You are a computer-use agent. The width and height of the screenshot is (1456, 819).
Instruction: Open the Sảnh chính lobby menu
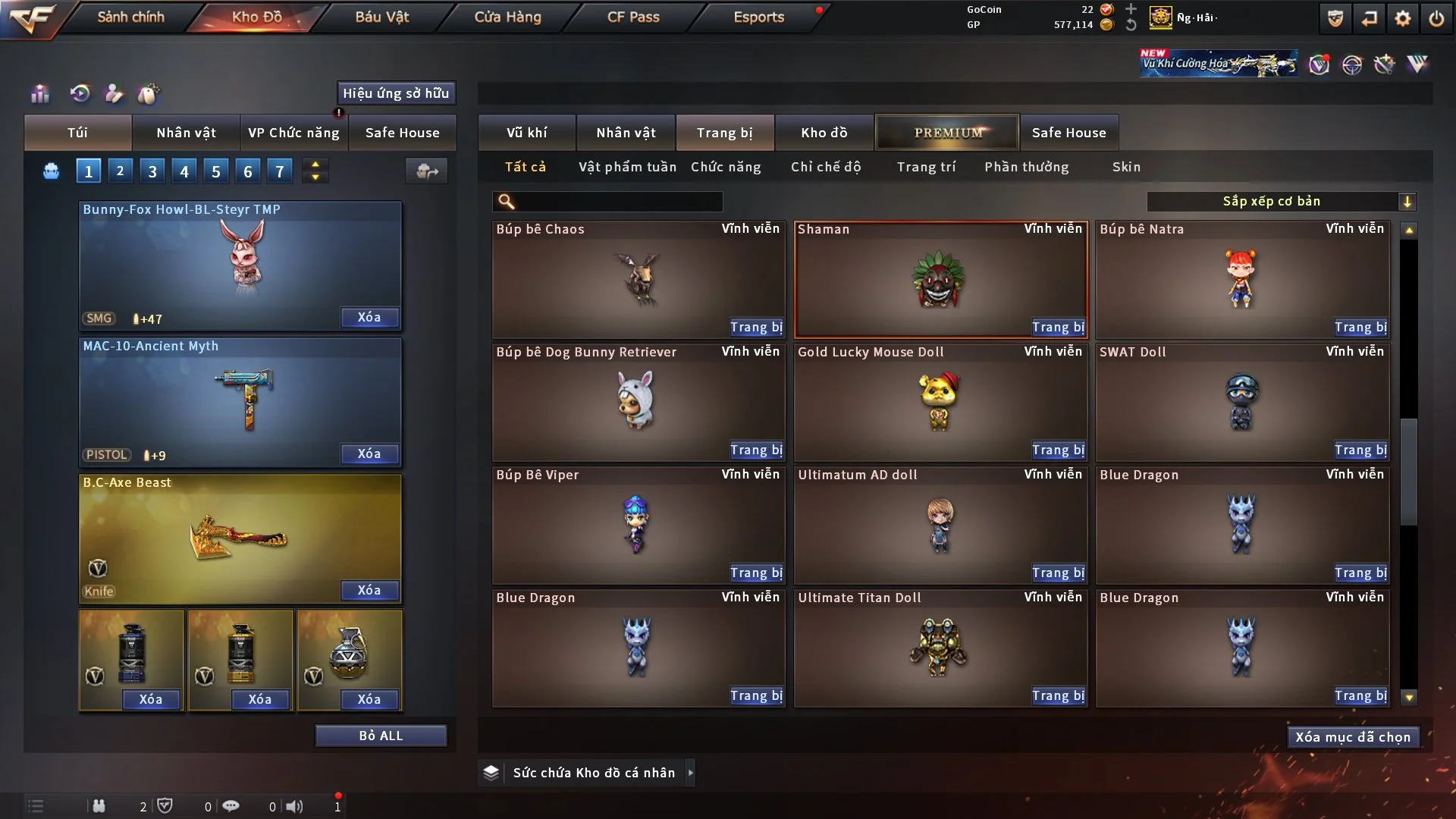[130, 17]
